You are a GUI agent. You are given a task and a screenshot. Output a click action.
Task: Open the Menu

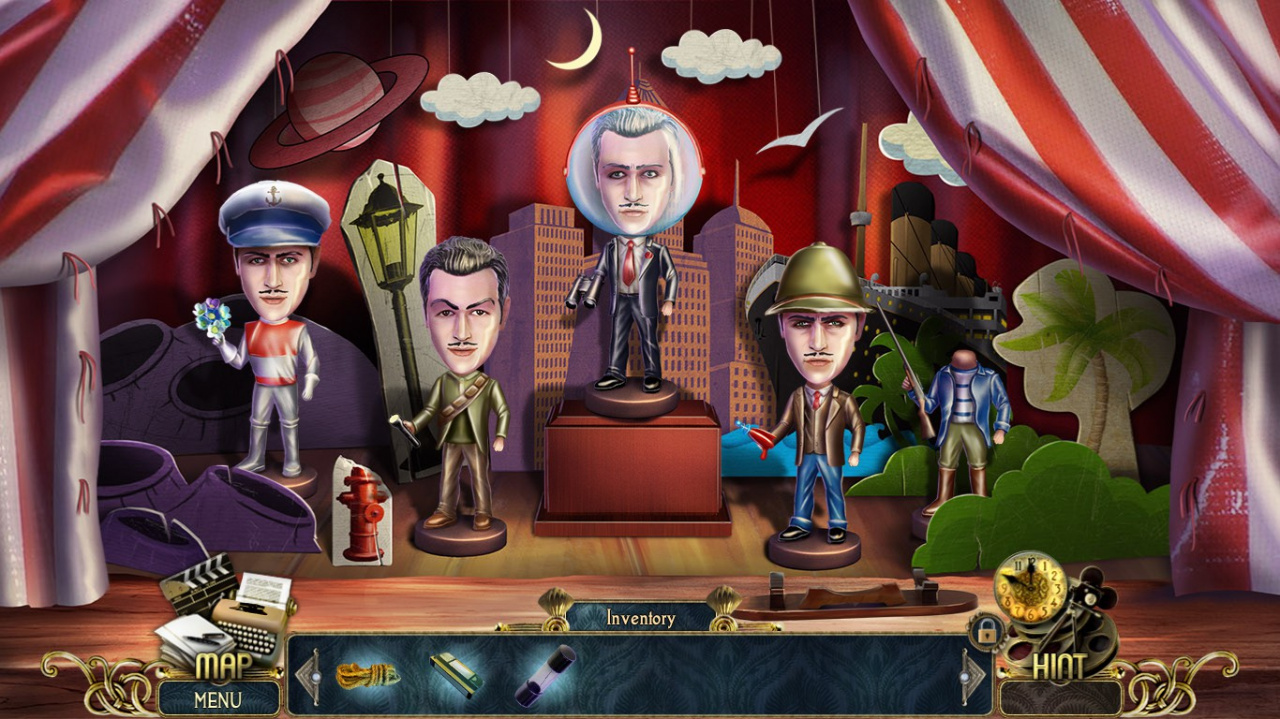tap(218, 699)
